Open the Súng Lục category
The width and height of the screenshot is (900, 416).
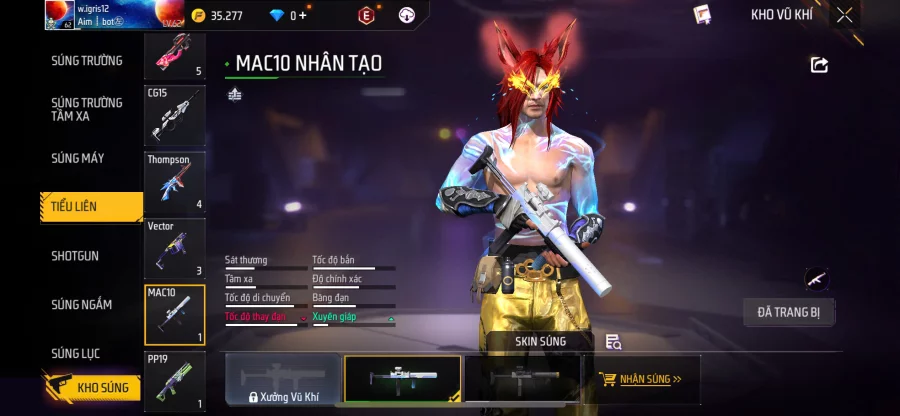click(x=76, y=353)
